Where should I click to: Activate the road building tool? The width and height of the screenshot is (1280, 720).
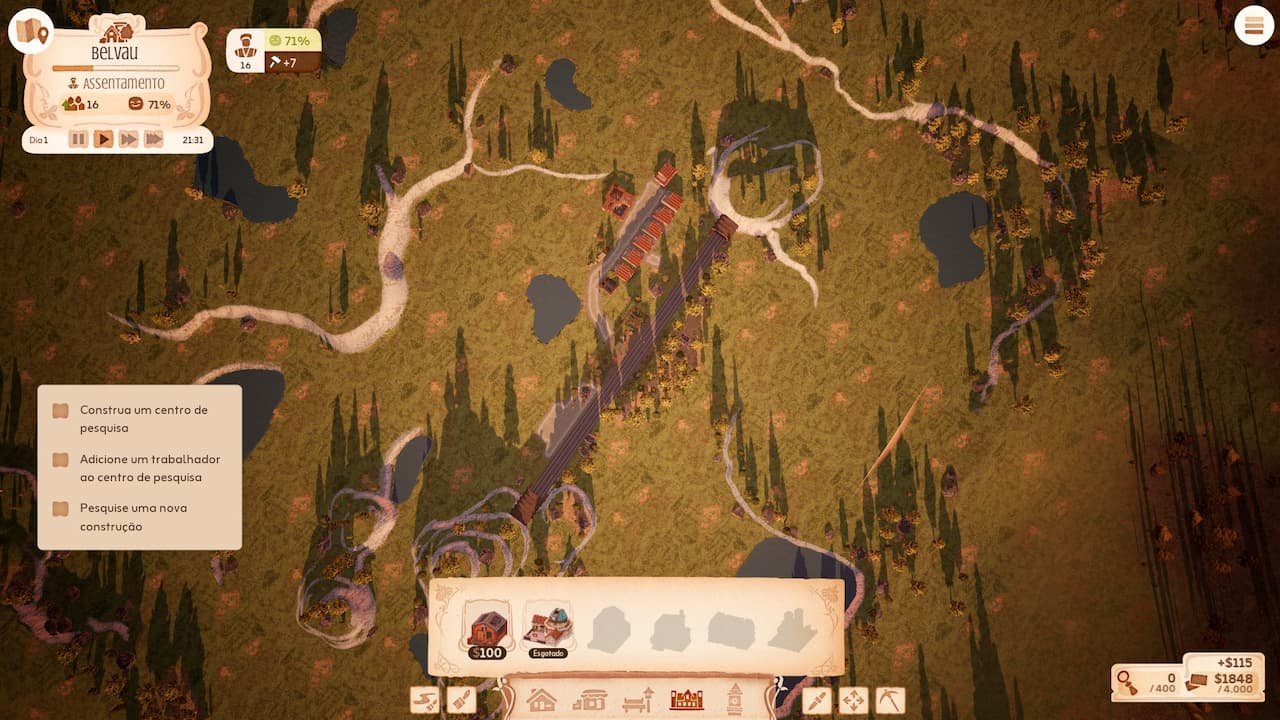425,700
